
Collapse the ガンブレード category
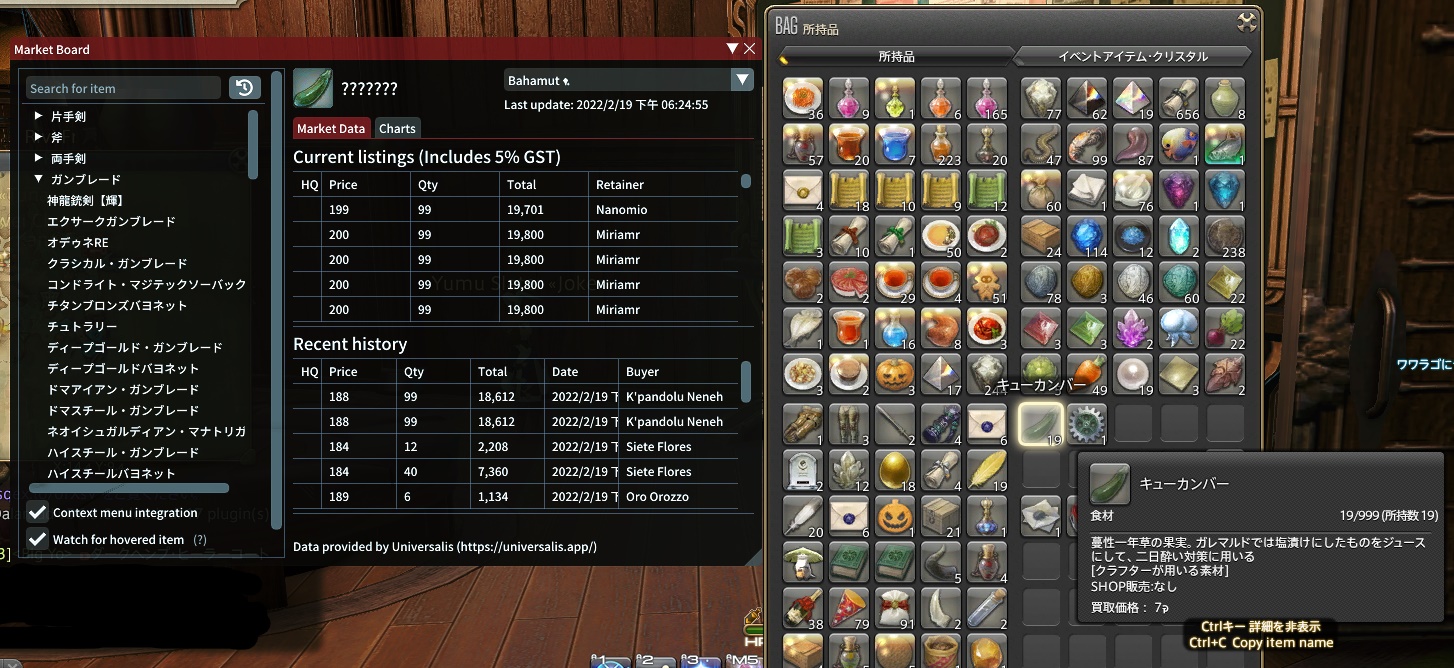point(39,179)
